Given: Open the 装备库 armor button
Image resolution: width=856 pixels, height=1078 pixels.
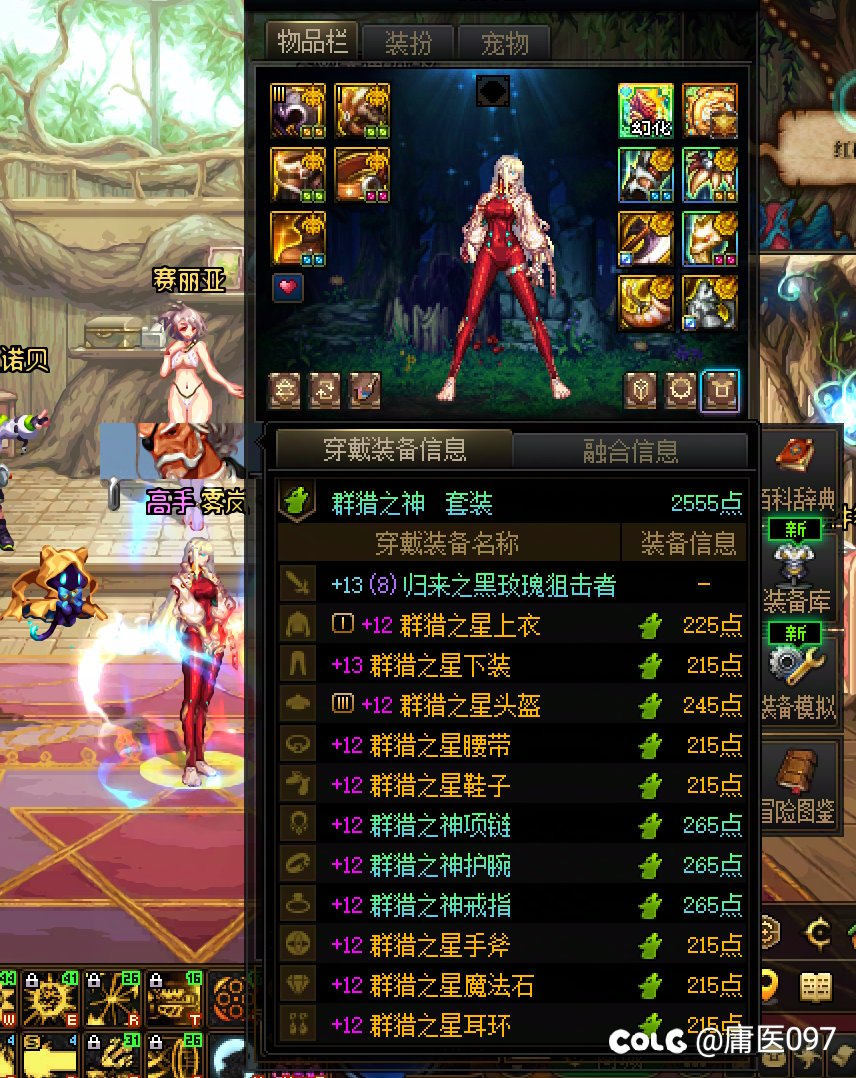Looking at the screenshot, I should coord(795,560).
